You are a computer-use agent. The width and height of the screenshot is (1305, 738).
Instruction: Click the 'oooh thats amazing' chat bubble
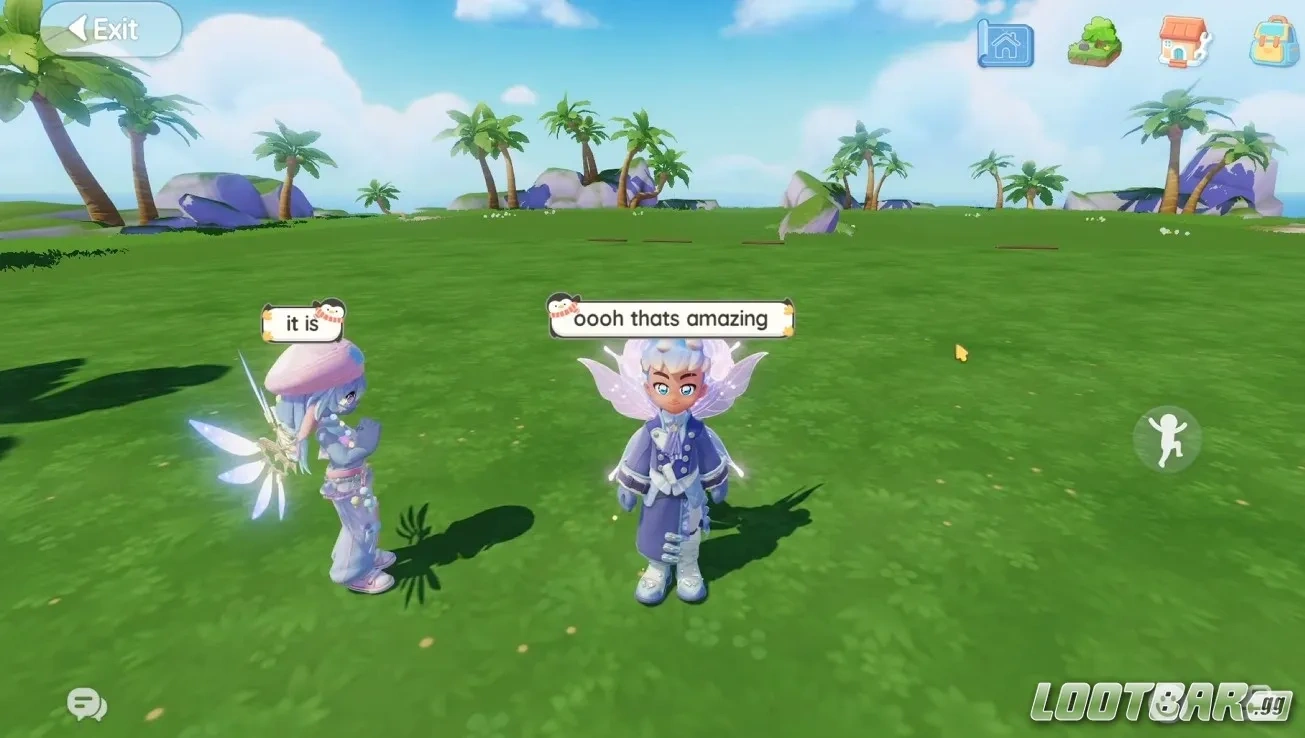pos(670,318)
